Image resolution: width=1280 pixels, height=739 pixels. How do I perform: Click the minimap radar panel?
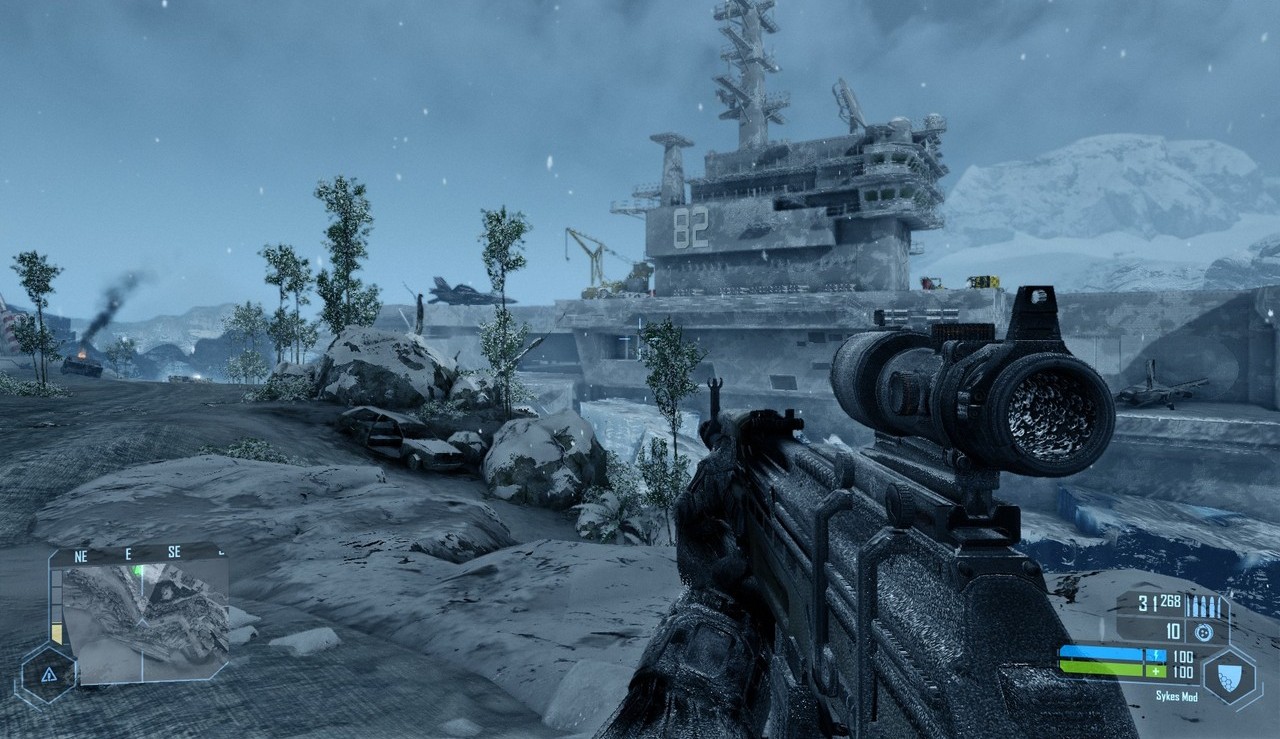tap(145, 622)
